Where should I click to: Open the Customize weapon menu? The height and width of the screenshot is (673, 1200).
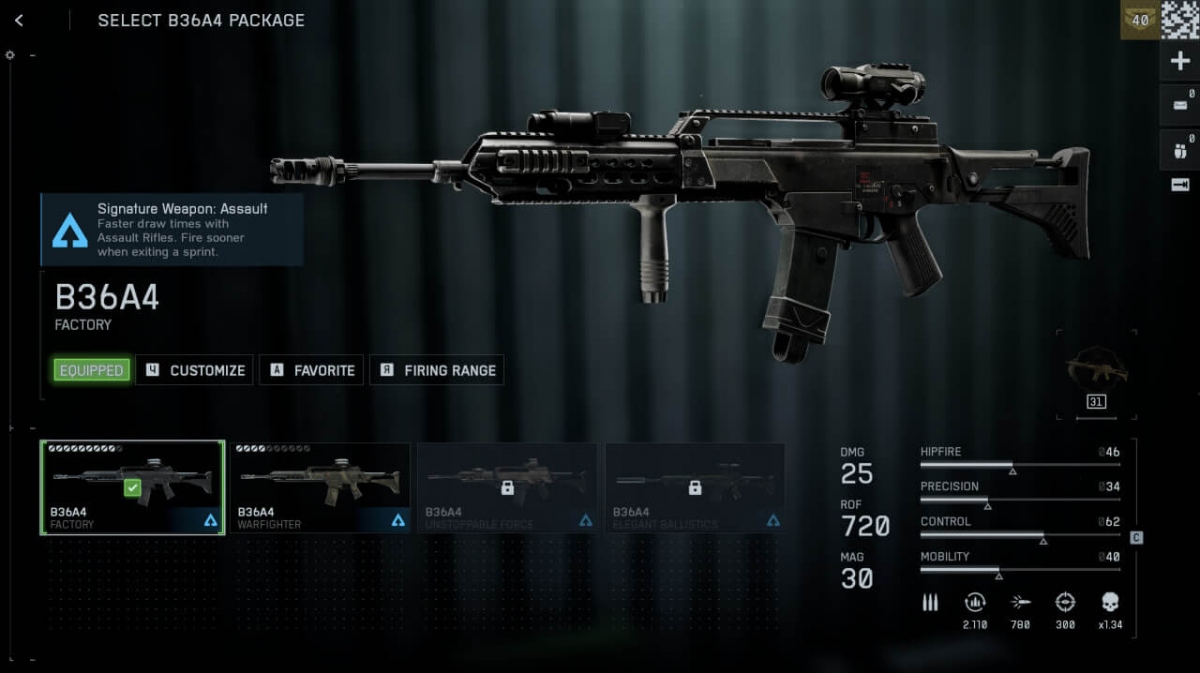tap(195, 370)
